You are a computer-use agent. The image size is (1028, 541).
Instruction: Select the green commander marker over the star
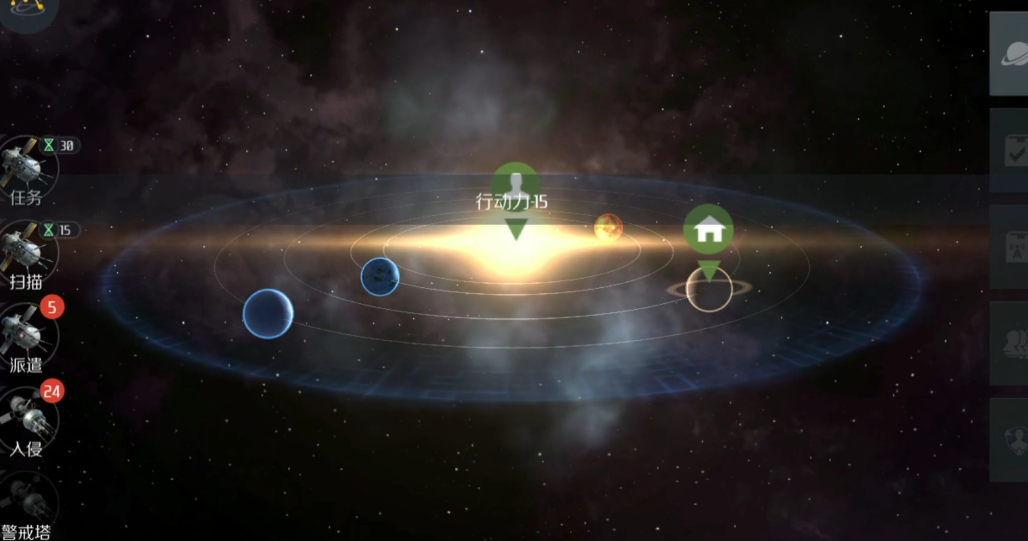(x=515, y=186)
